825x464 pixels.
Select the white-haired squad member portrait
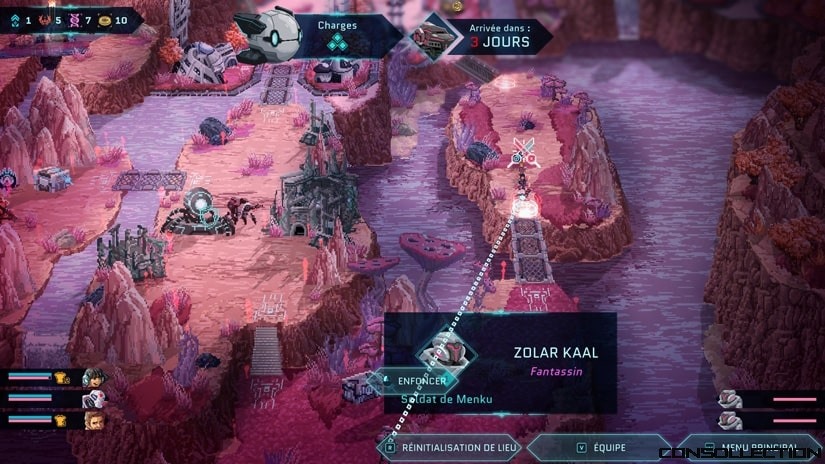[x=92, y=399]
